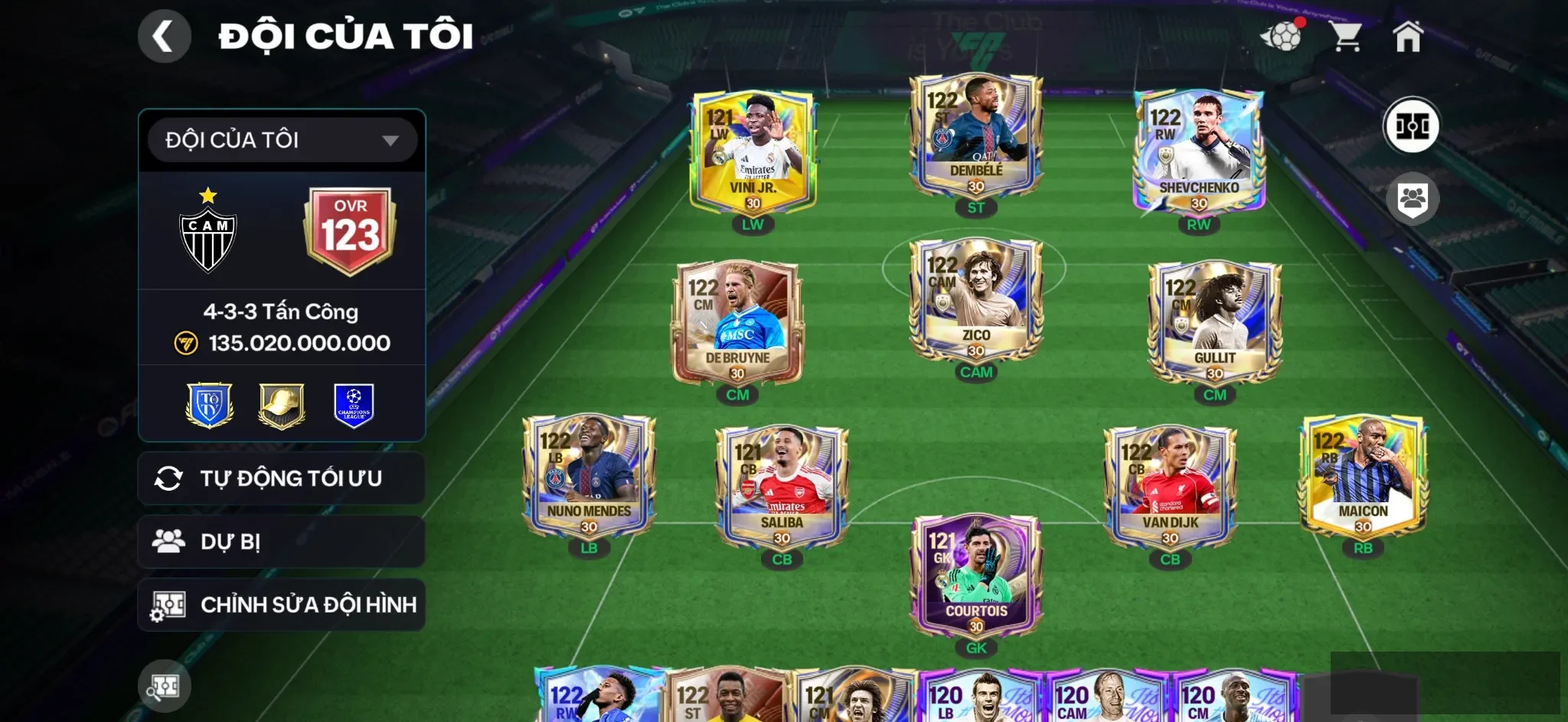The width and height of the screenshot is (1568, 722).
Task: Open the DỰ BỊ bench panel
Action: coord(281,541)
